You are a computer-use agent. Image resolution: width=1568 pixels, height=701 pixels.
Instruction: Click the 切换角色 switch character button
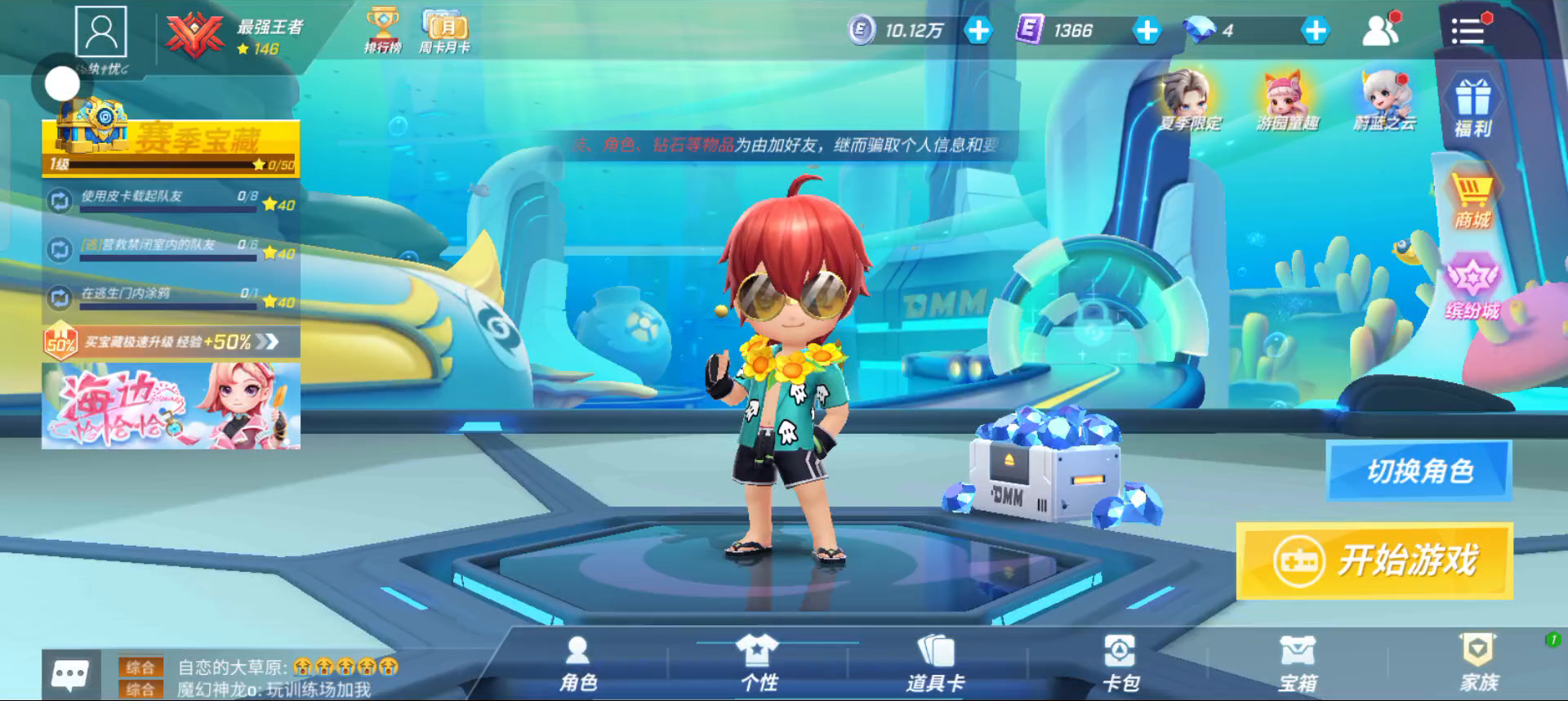coord(1419,471)
